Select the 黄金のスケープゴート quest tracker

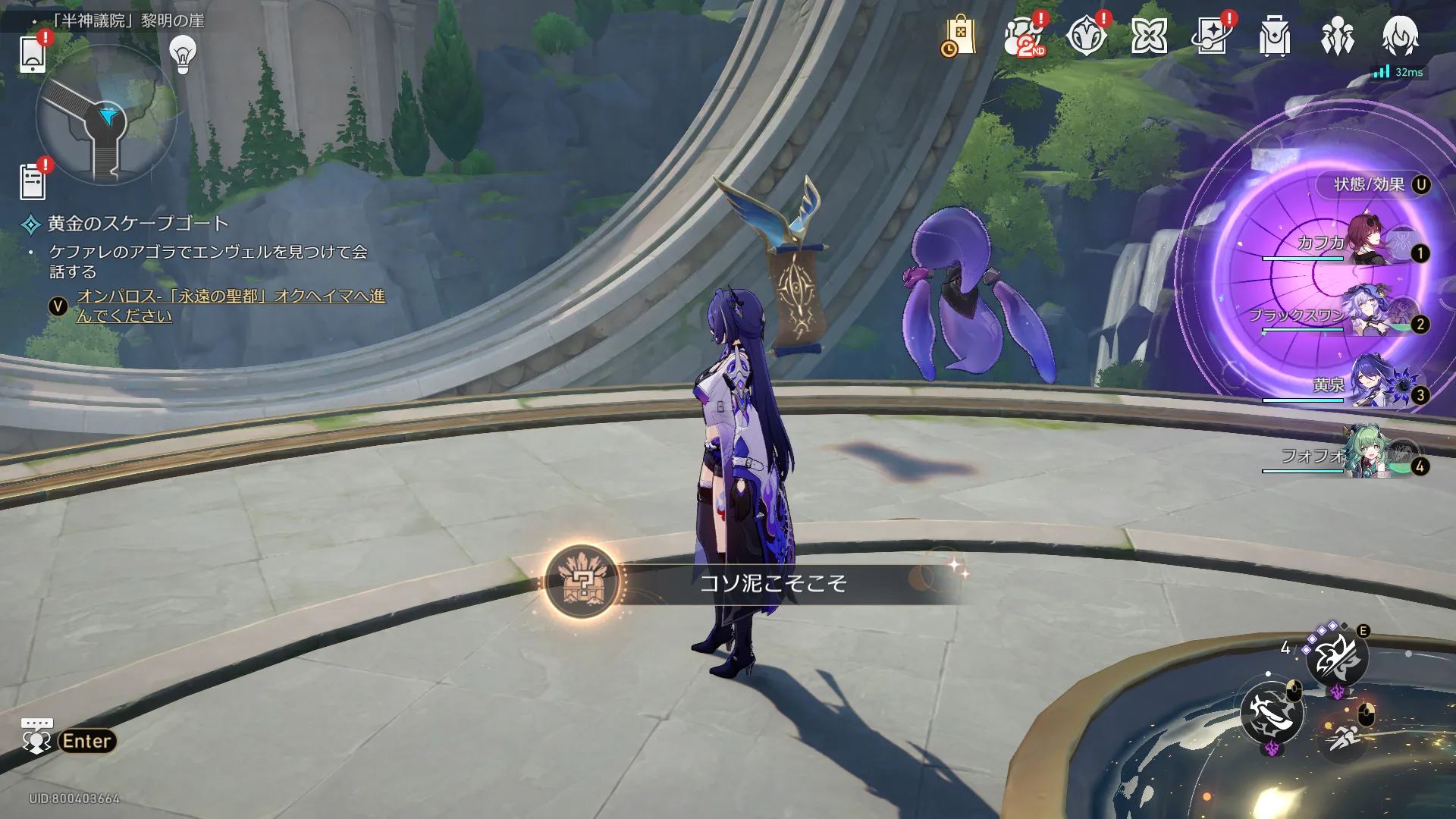(x=137, y=224)
